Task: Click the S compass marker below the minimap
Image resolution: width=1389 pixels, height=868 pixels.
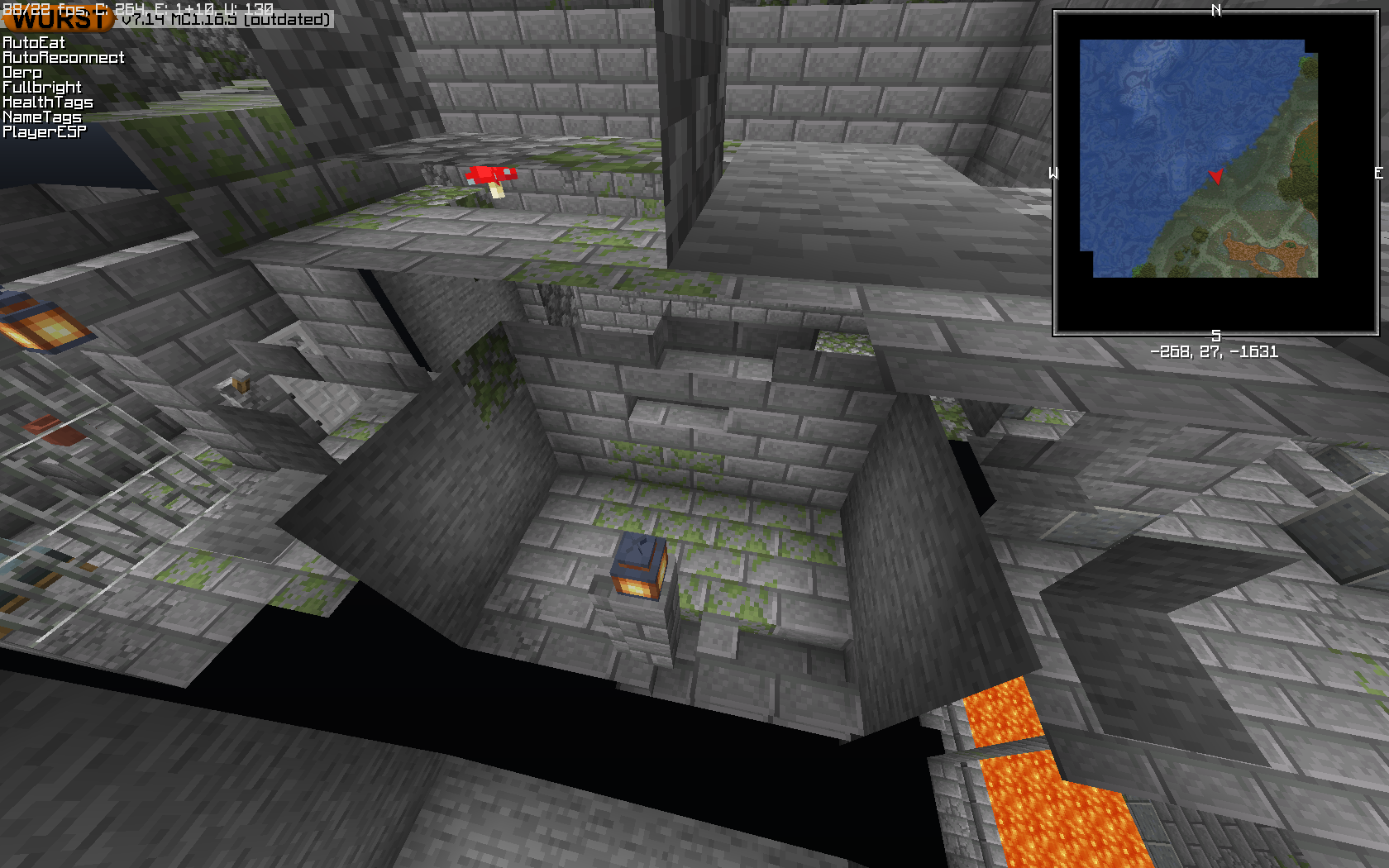Action: (1215, 335)
